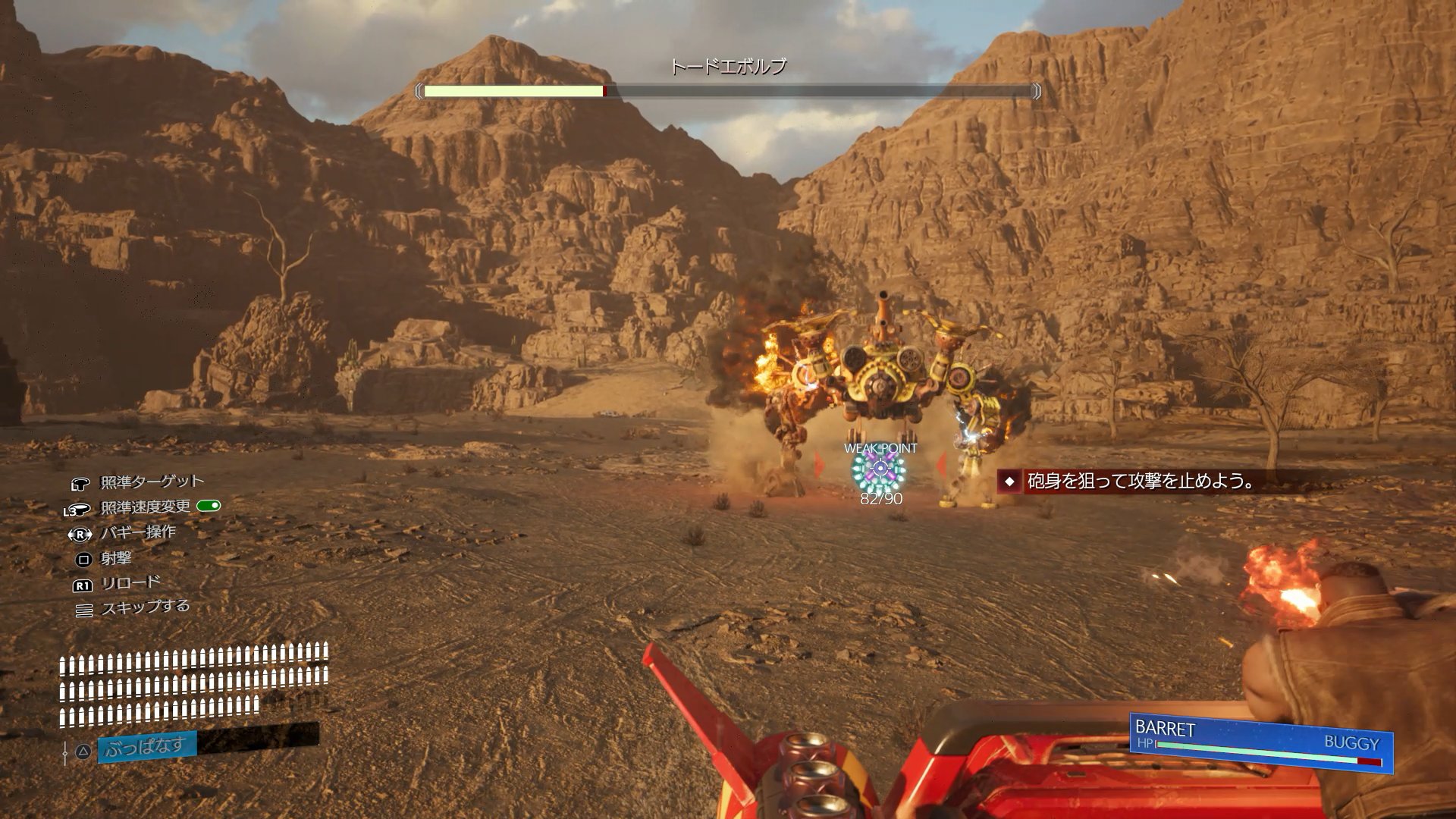Activate the ぶっぱなす special attack
The height and width of the screenshot is (819, 1456).
[146, 748]
